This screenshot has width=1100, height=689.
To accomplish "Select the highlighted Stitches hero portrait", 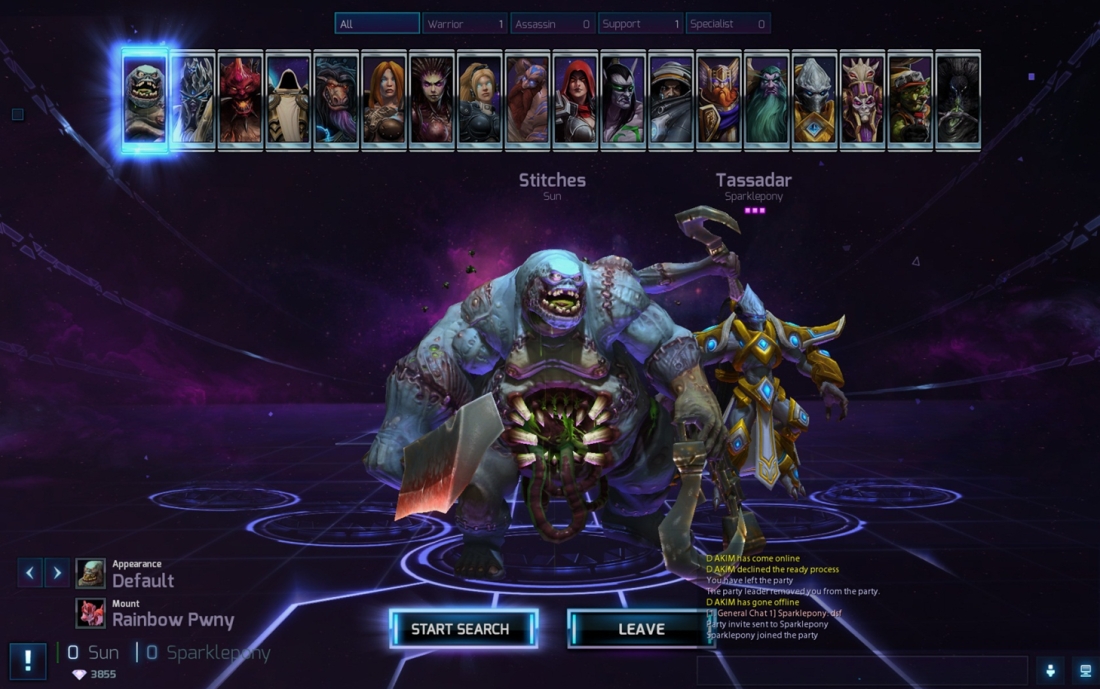I will [145, 100].
